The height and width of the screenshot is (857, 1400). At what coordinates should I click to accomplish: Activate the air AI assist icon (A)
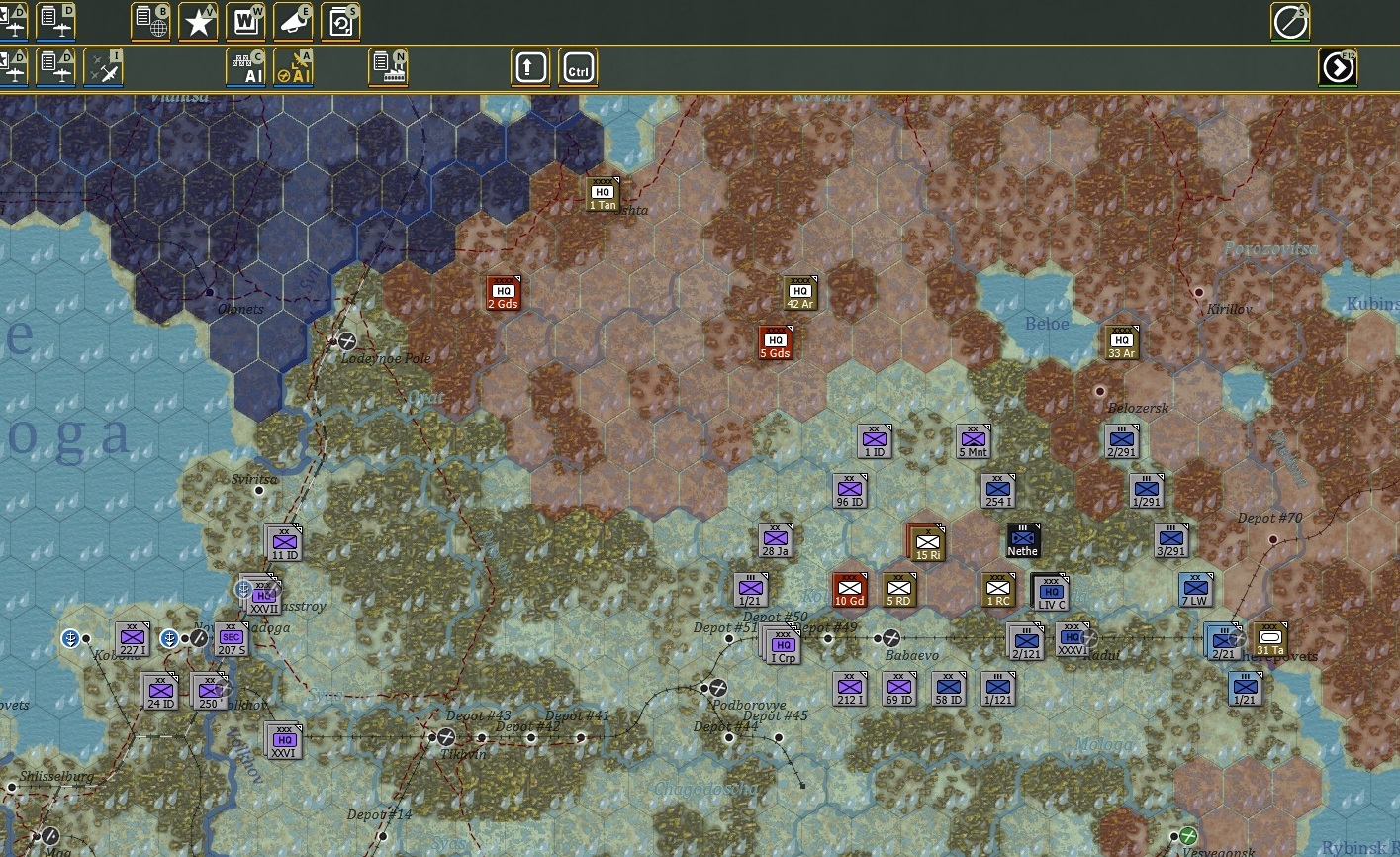(294, 67)
